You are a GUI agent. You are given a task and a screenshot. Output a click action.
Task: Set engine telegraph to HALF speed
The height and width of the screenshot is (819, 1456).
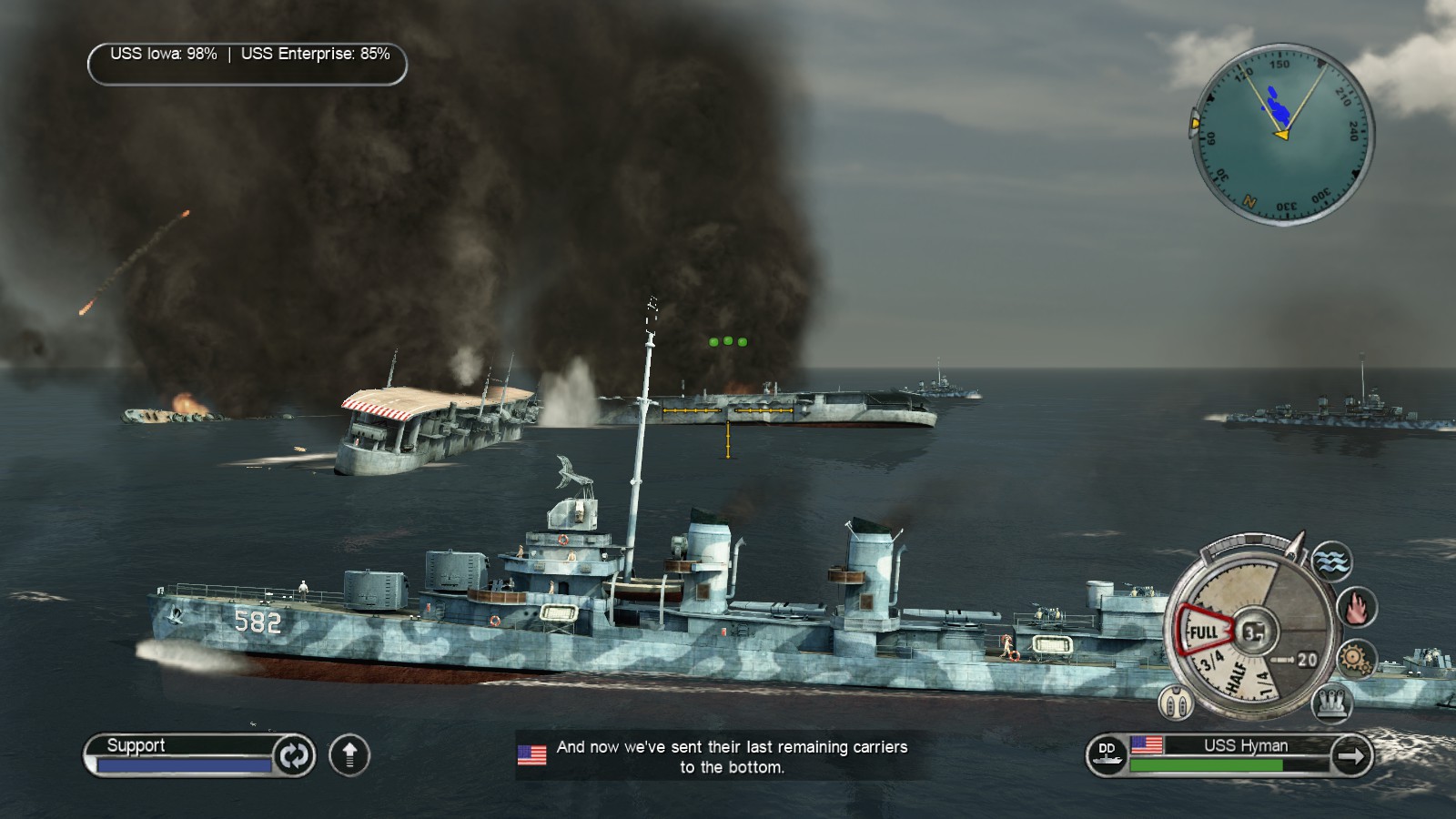(x=1238, y=679)
